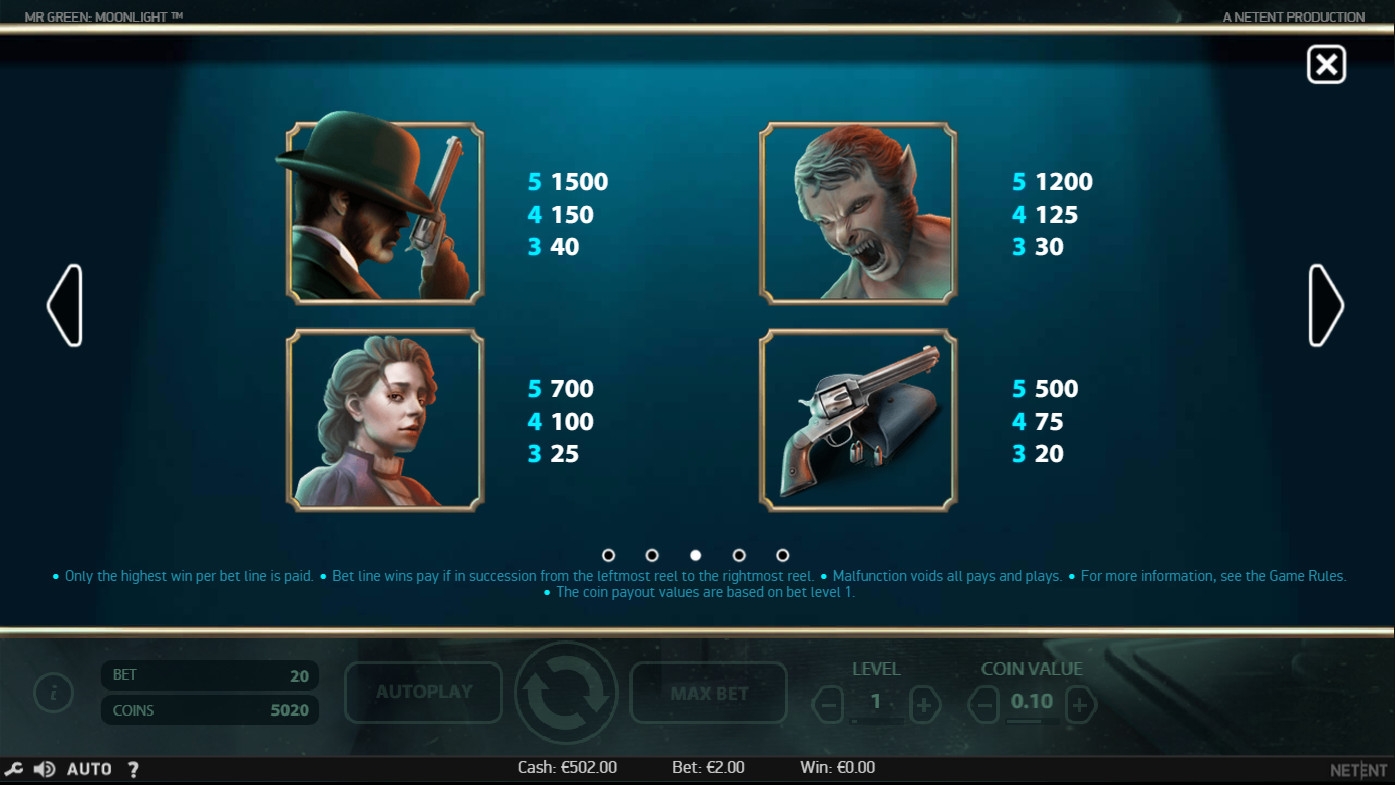
Task: Open the info paytable icon
Action: (x=53, y=692)
